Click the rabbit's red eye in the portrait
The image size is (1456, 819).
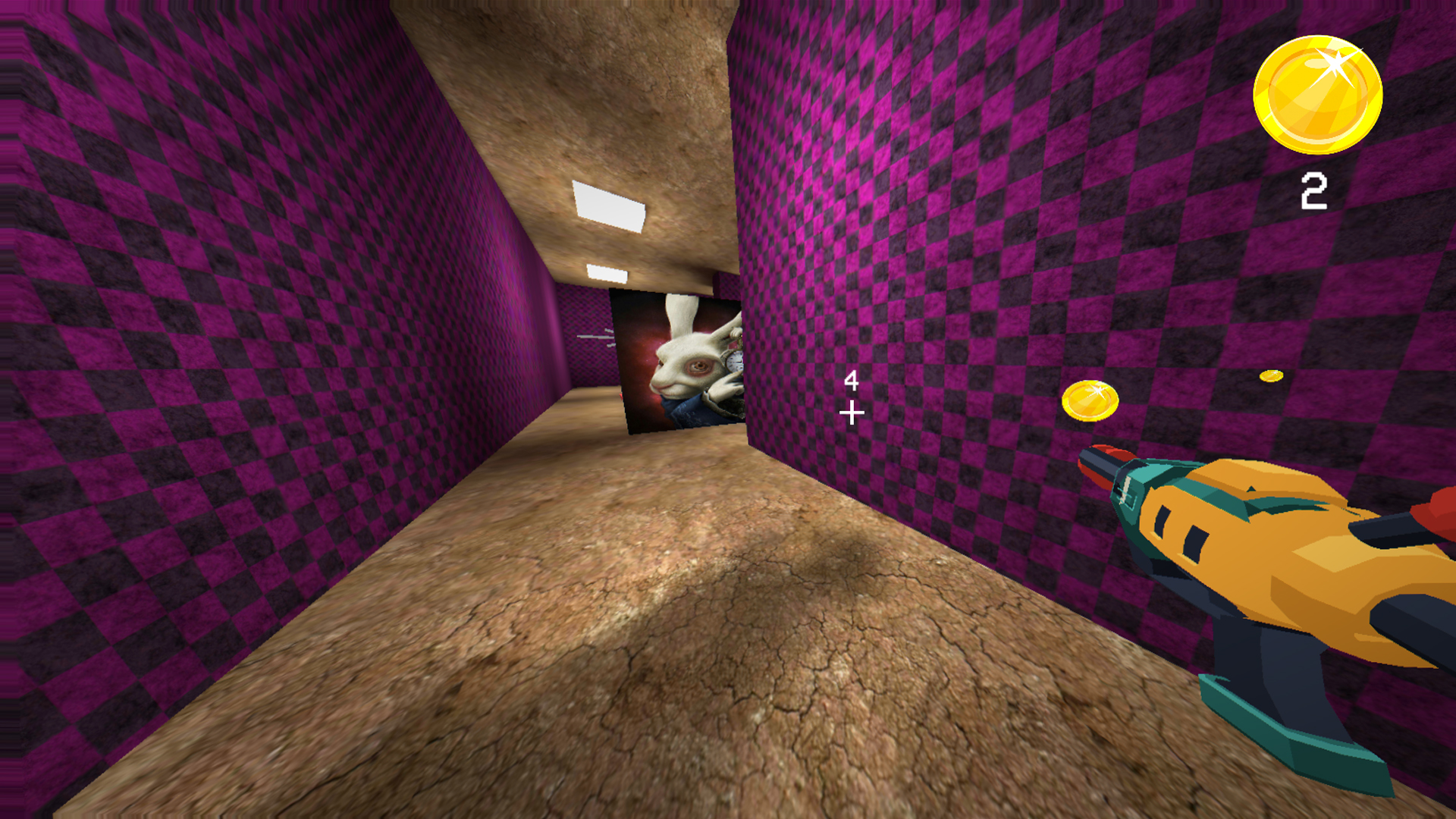click(698, 366)
